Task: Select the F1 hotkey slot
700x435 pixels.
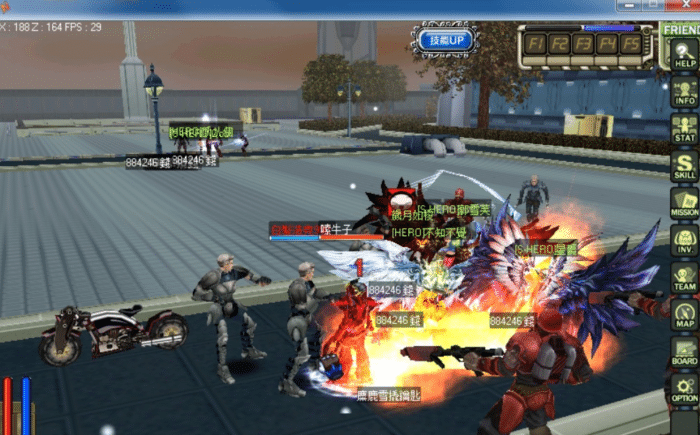Action: click(537, 44)
